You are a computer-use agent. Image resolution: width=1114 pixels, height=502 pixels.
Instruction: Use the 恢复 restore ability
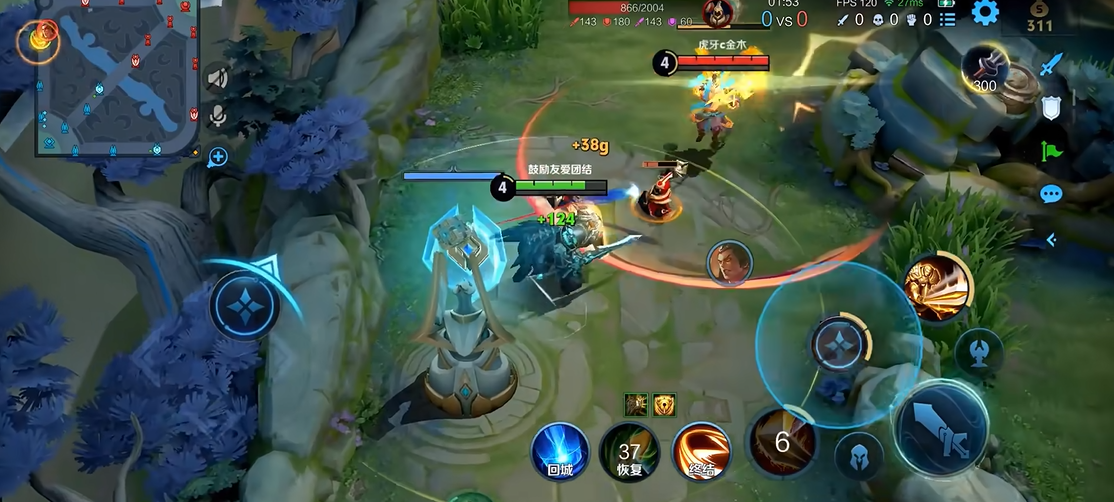pos(628,453)
